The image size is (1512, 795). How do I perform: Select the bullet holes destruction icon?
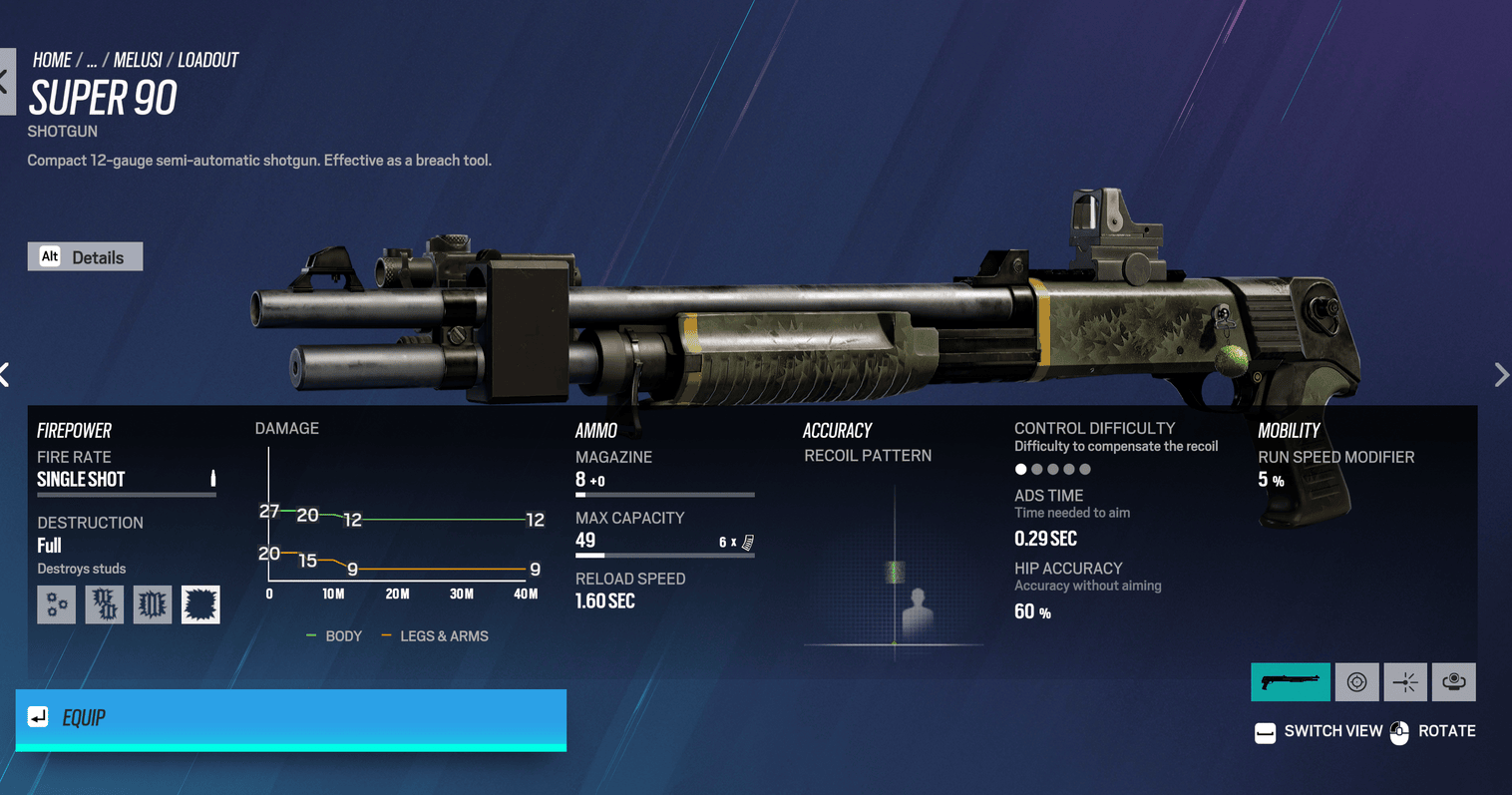(56, 603)
